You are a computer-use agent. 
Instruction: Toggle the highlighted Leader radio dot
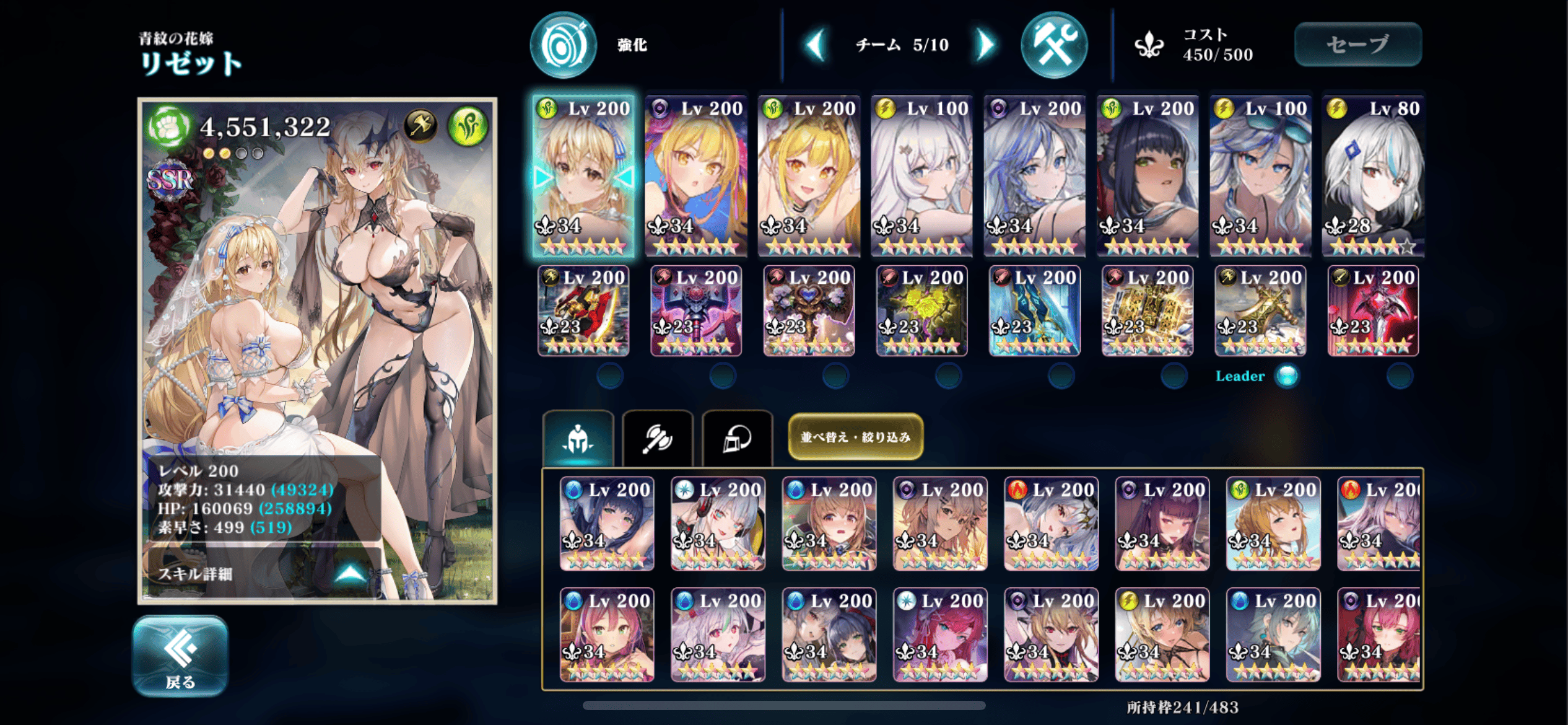click(1287, 376)
